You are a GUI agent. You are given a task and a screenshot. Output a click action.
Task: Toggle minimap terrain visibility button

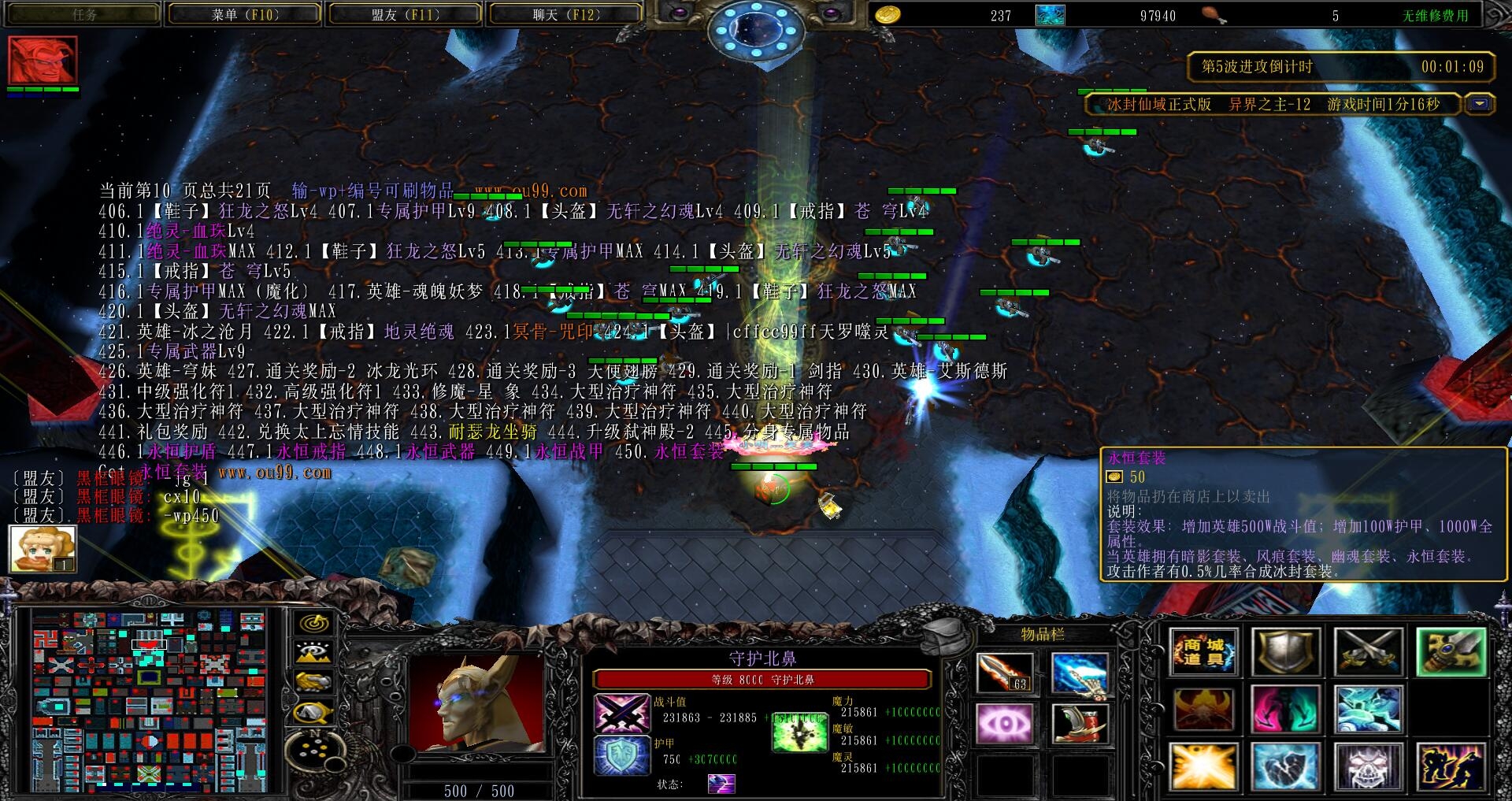(313, 652)
